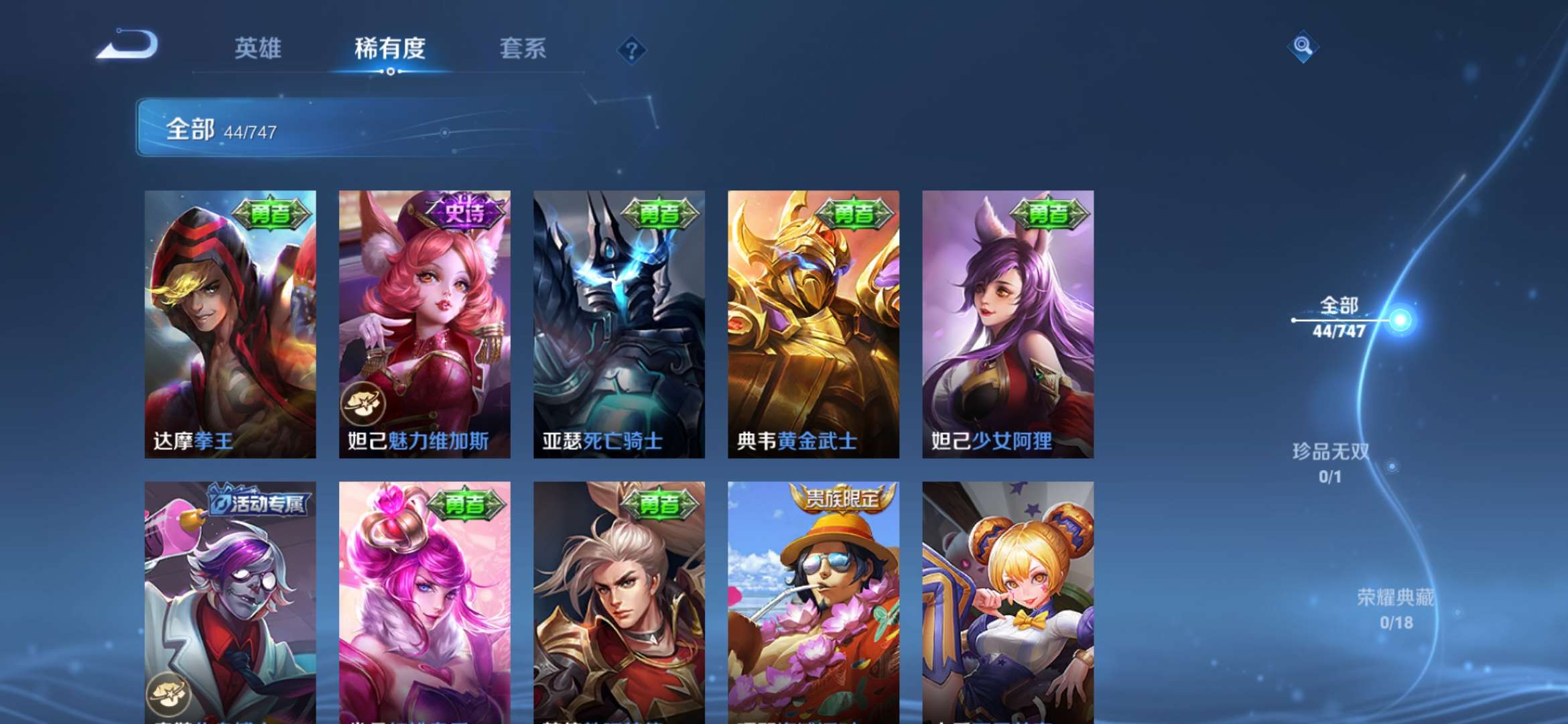Select the 稀有度 tab

(389, 48)
